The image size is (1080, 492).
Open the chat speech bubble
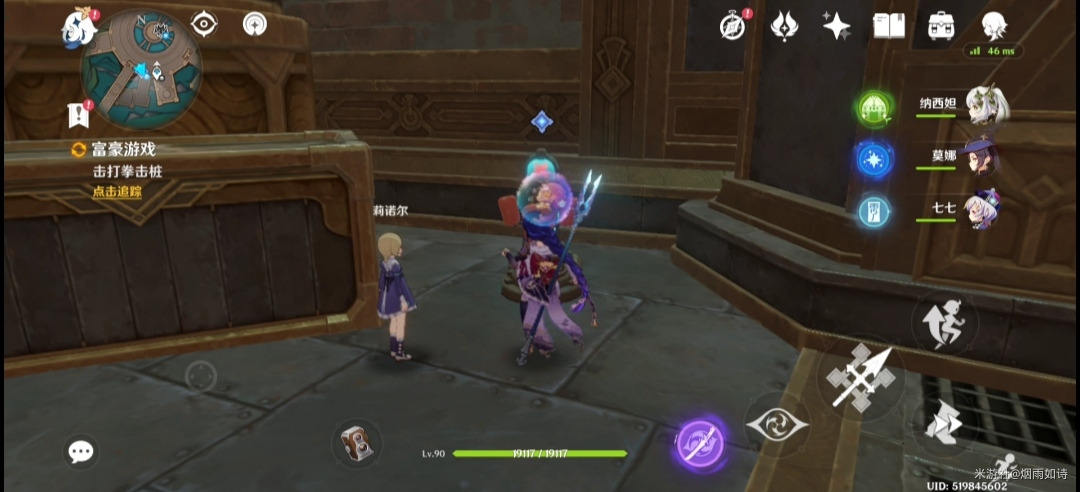81,452
